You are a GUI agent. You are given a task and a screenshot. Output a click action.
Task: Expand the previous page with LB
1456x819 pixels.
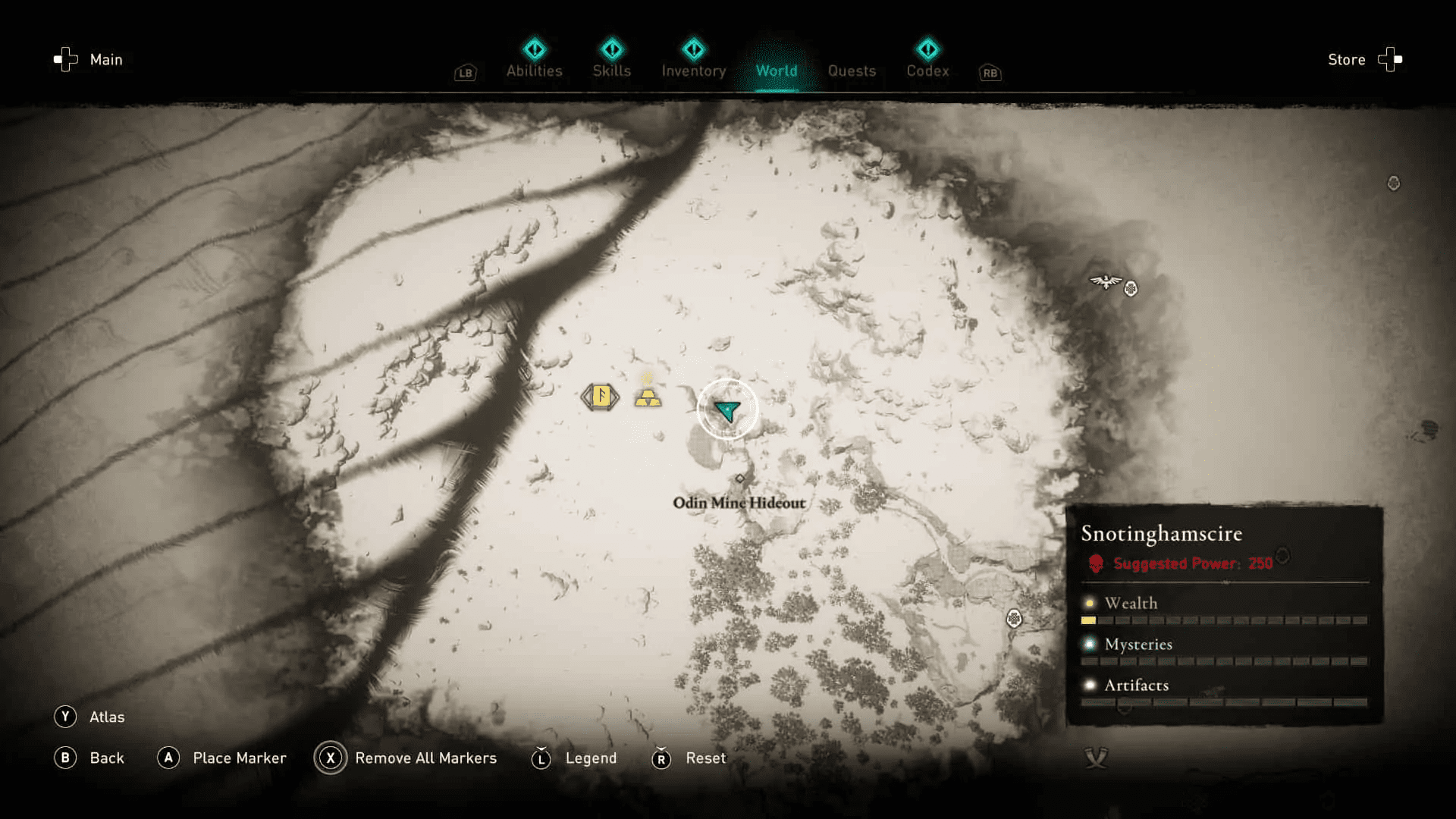(465, 73)
